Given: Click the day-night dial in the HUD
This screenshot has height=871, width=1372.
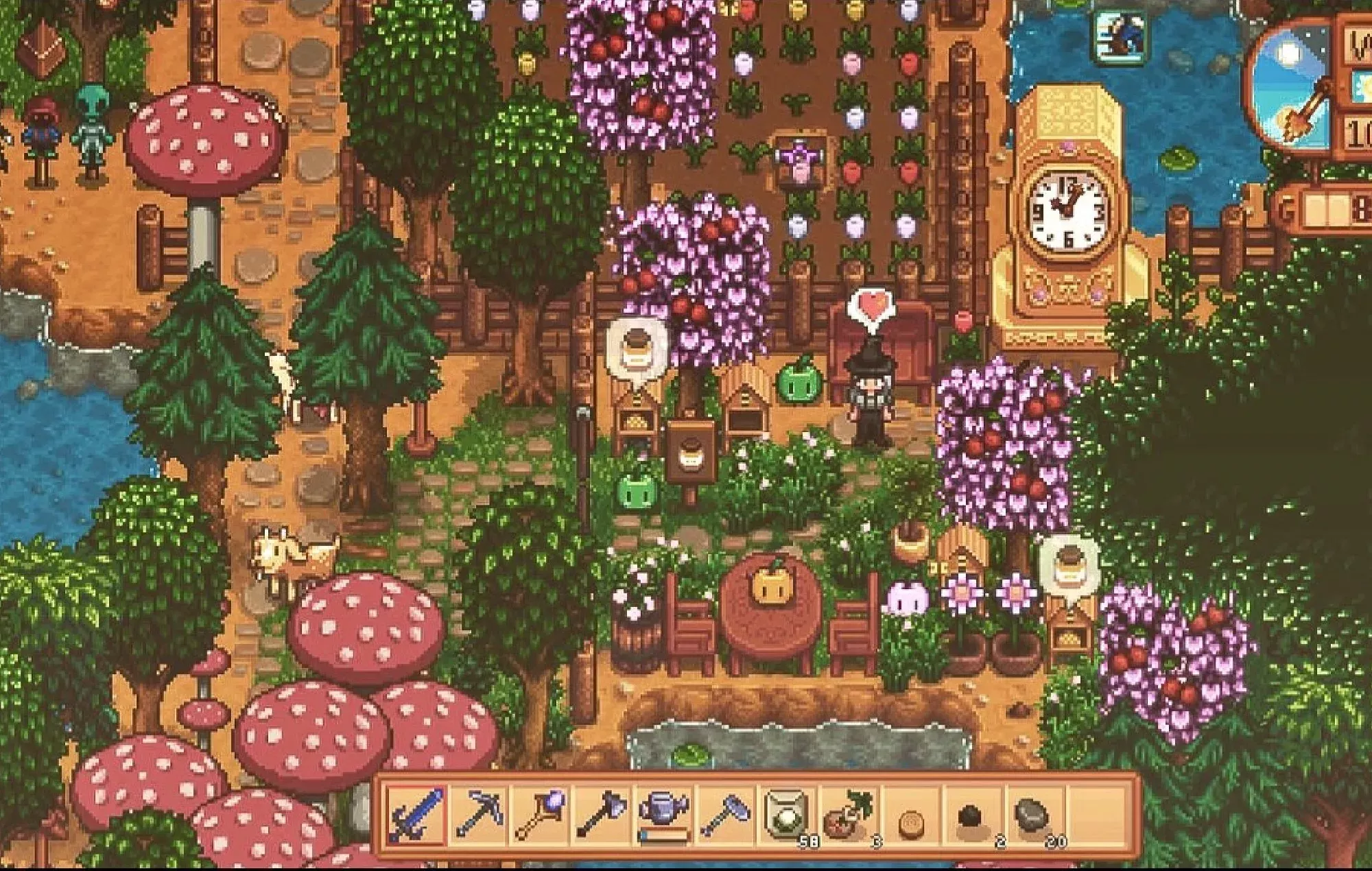Looking at the screenshot, I should coord(1291,85).
